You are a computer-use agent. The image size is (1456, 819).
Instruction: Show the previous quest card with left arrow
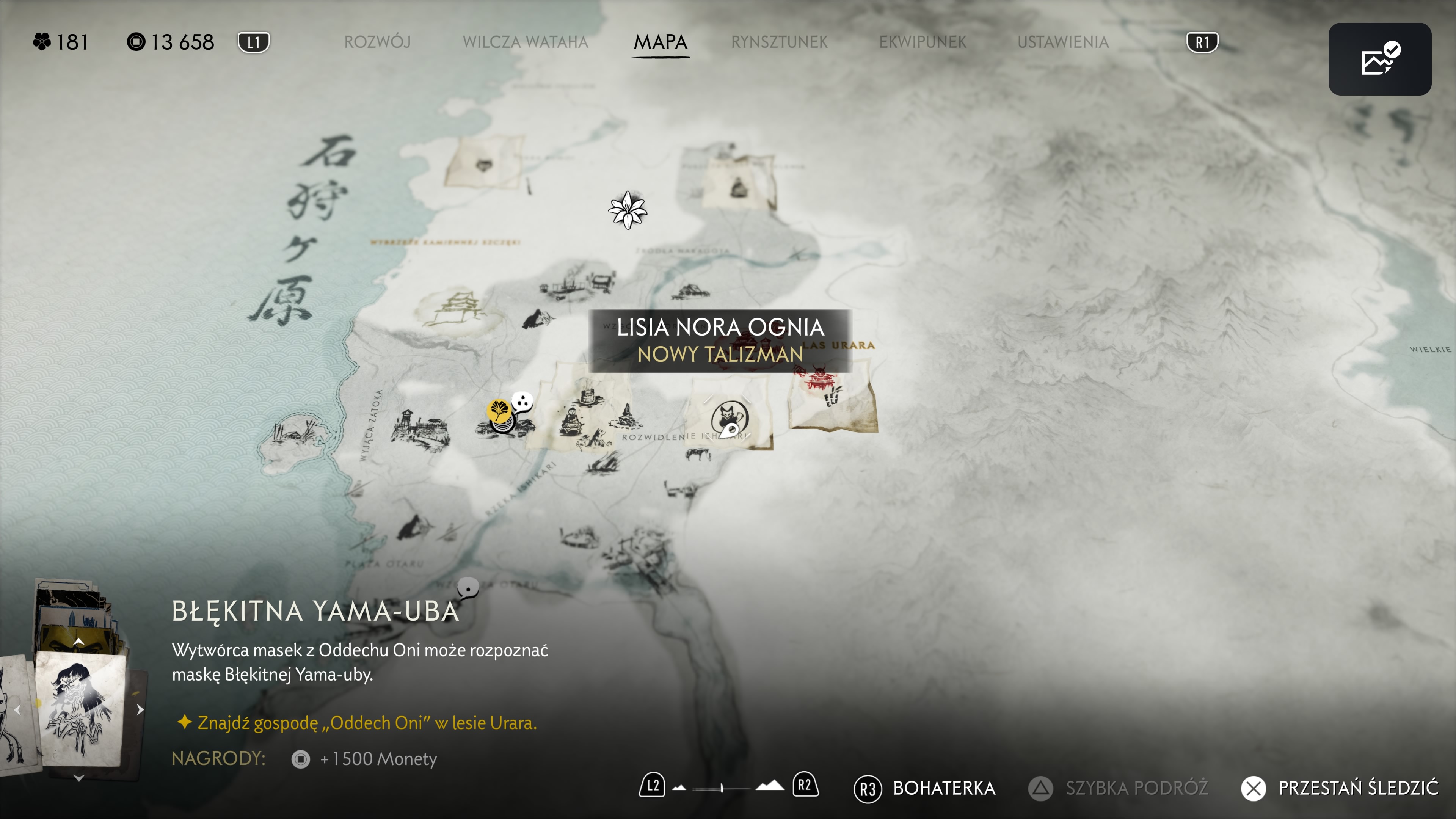pyautogui.click(x=17, y=710)
